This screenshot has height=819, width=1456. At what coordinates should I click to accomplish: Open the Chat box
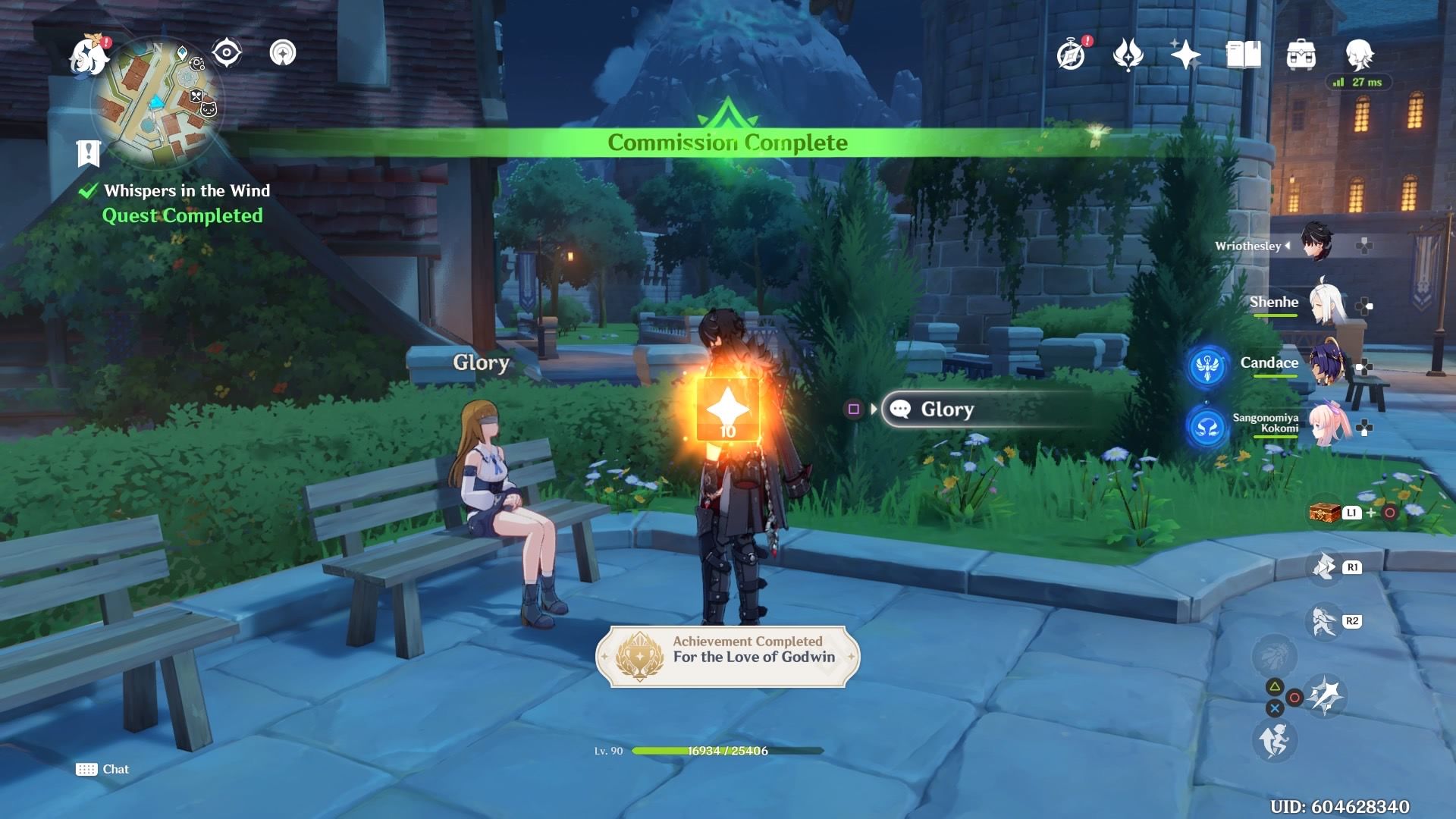point(103,769)
